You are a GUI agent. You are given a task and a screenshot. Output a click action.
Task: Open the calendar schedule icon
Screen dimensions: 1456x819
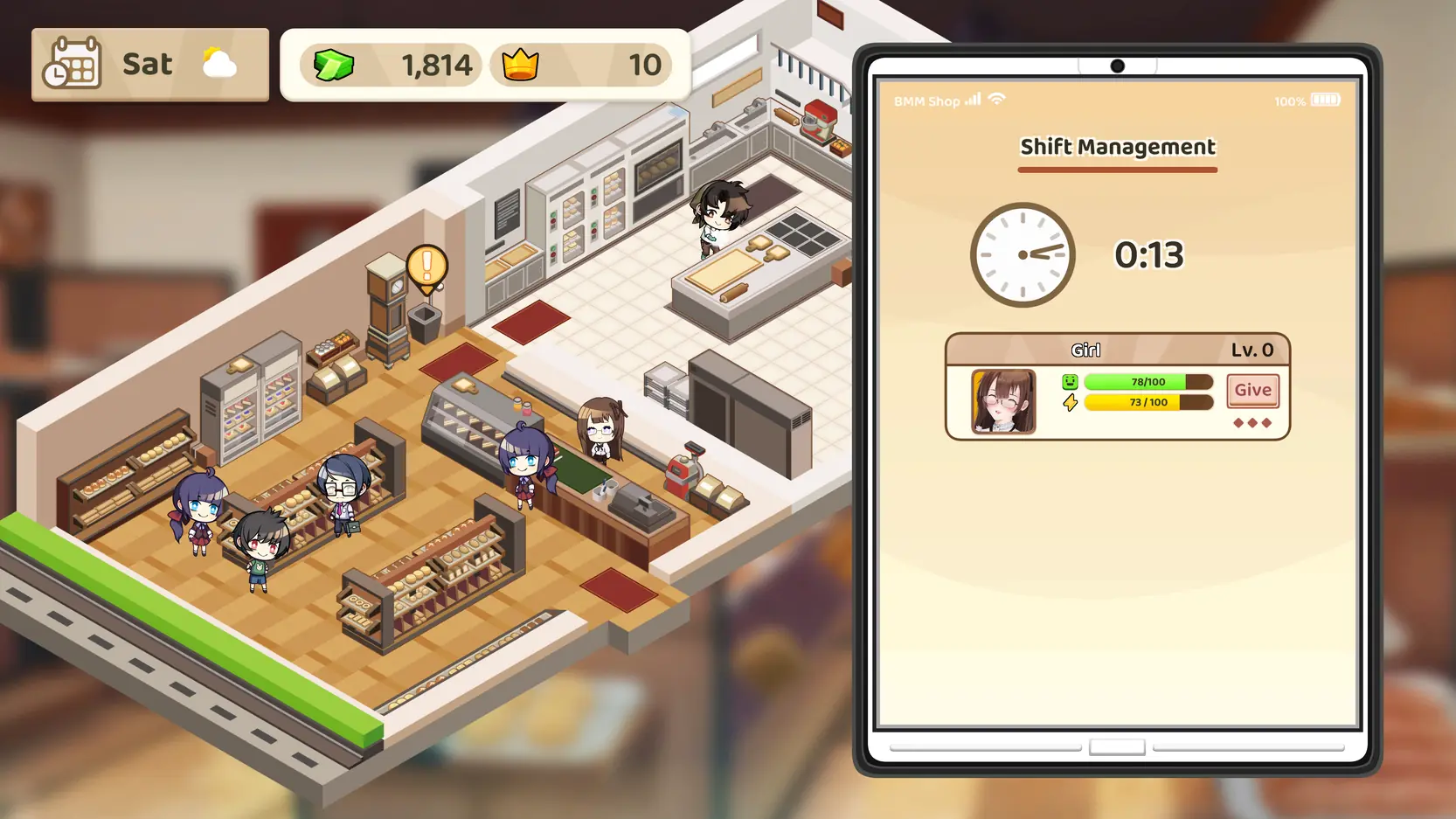[73, 64]
